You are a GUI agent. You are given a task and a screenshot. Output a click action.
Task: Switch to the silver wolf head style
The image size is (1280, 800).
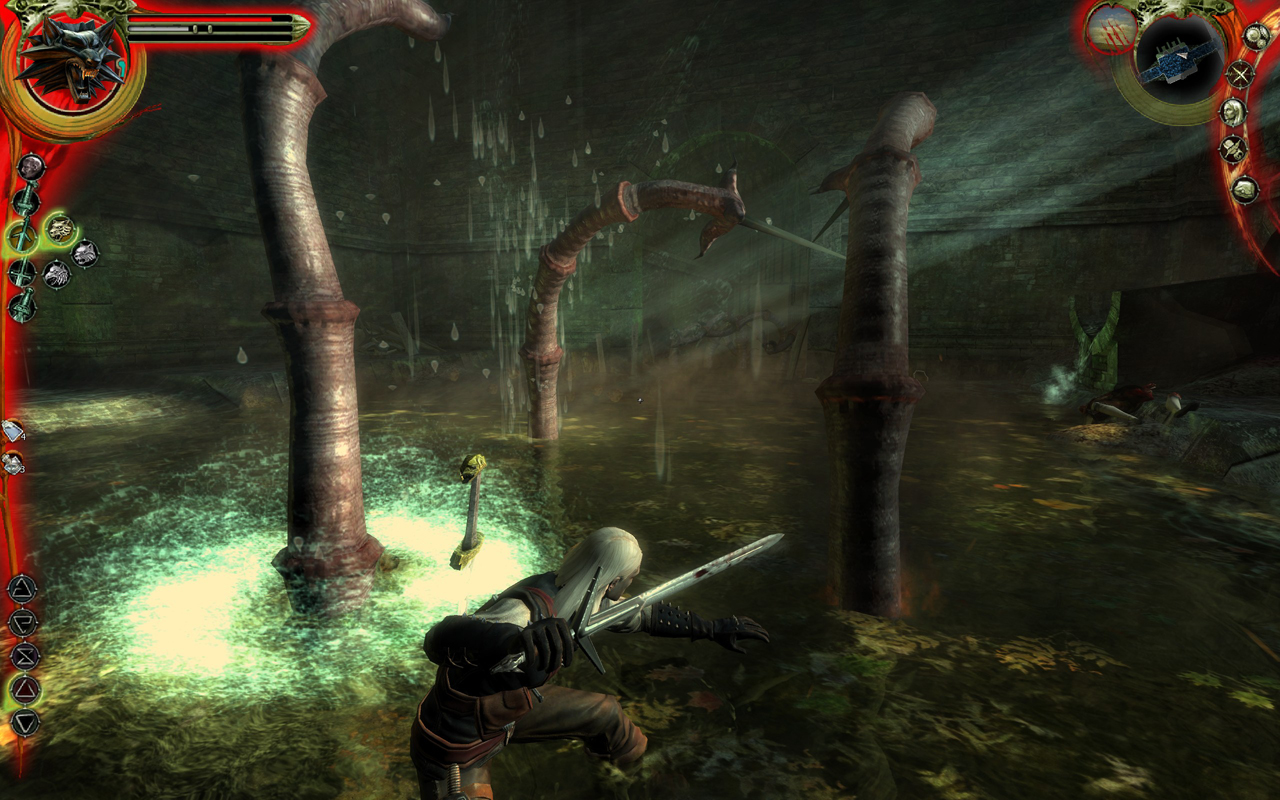tap(85, 253)
